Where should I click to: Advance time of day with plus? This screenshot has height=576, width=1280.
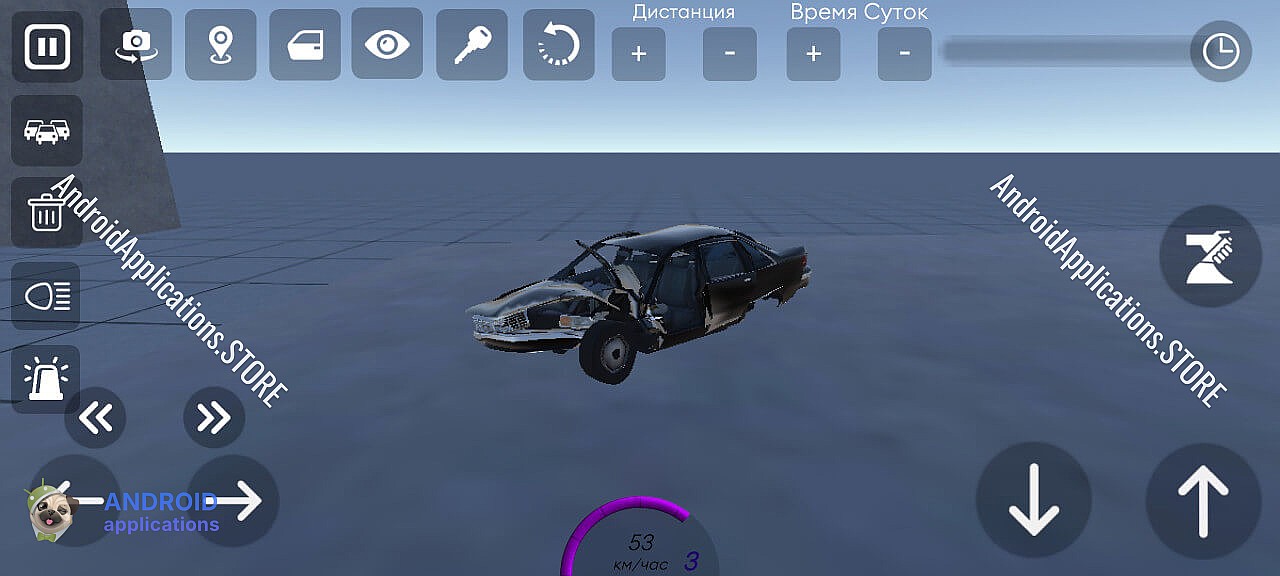813,54
